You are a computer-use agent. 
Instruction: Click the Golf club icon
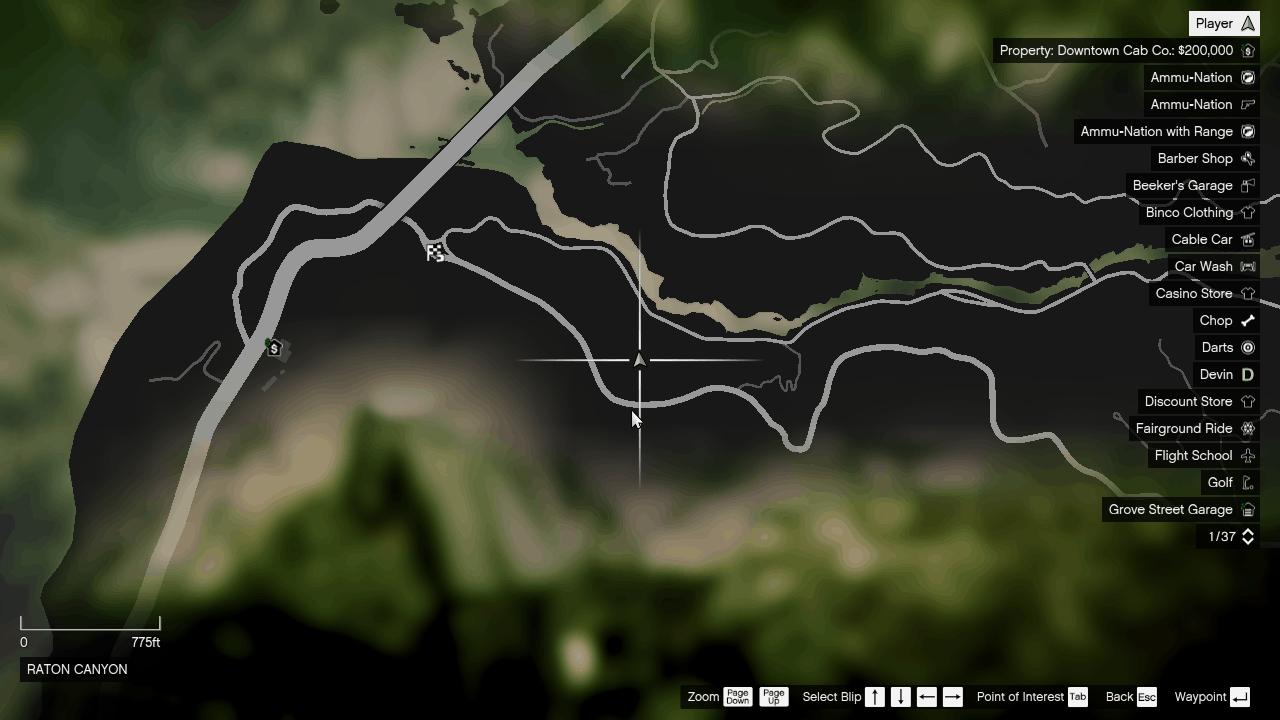coord(1247,482)
